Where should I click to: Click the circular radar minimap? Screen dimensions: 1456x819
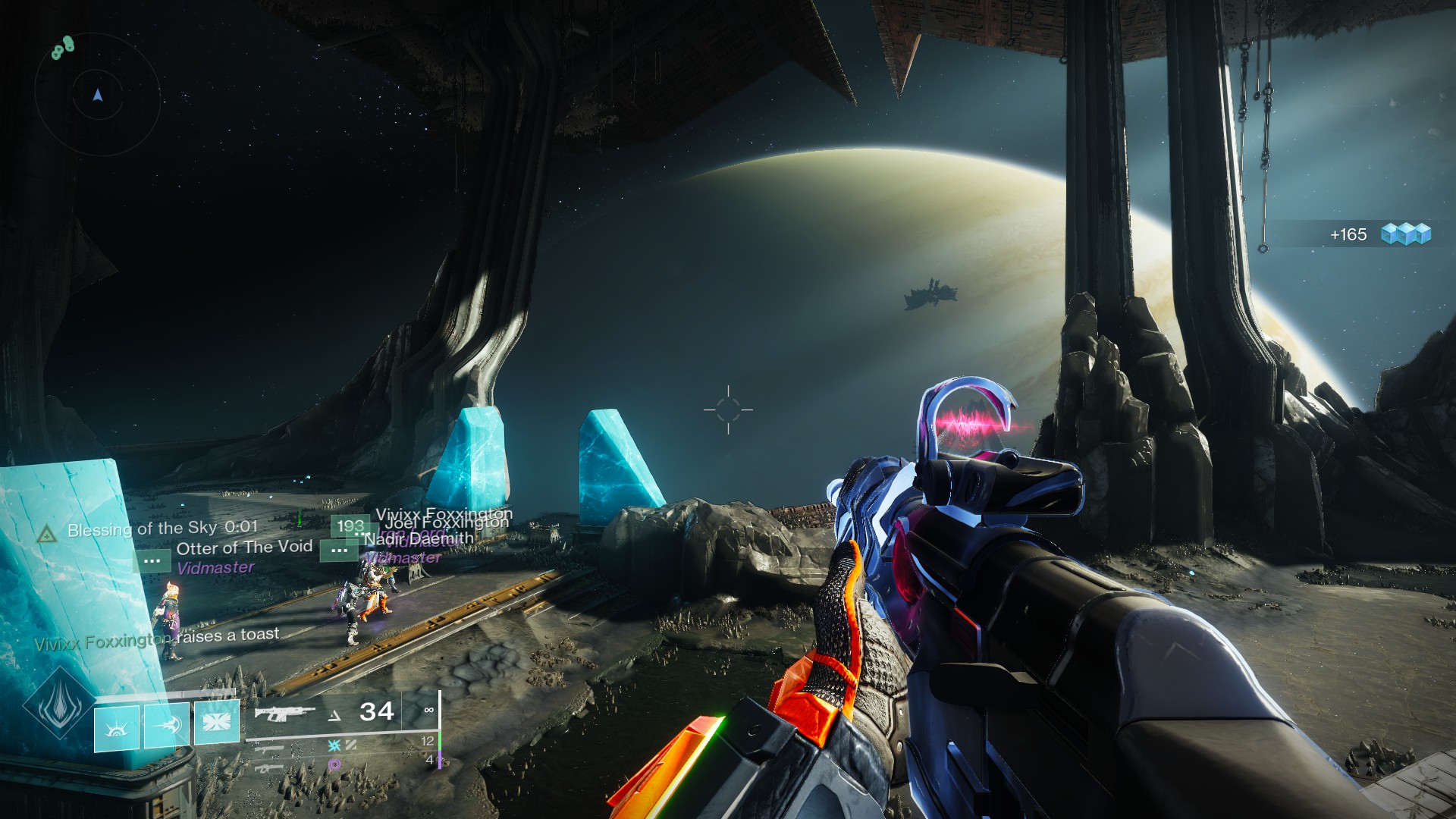[97, 96]
